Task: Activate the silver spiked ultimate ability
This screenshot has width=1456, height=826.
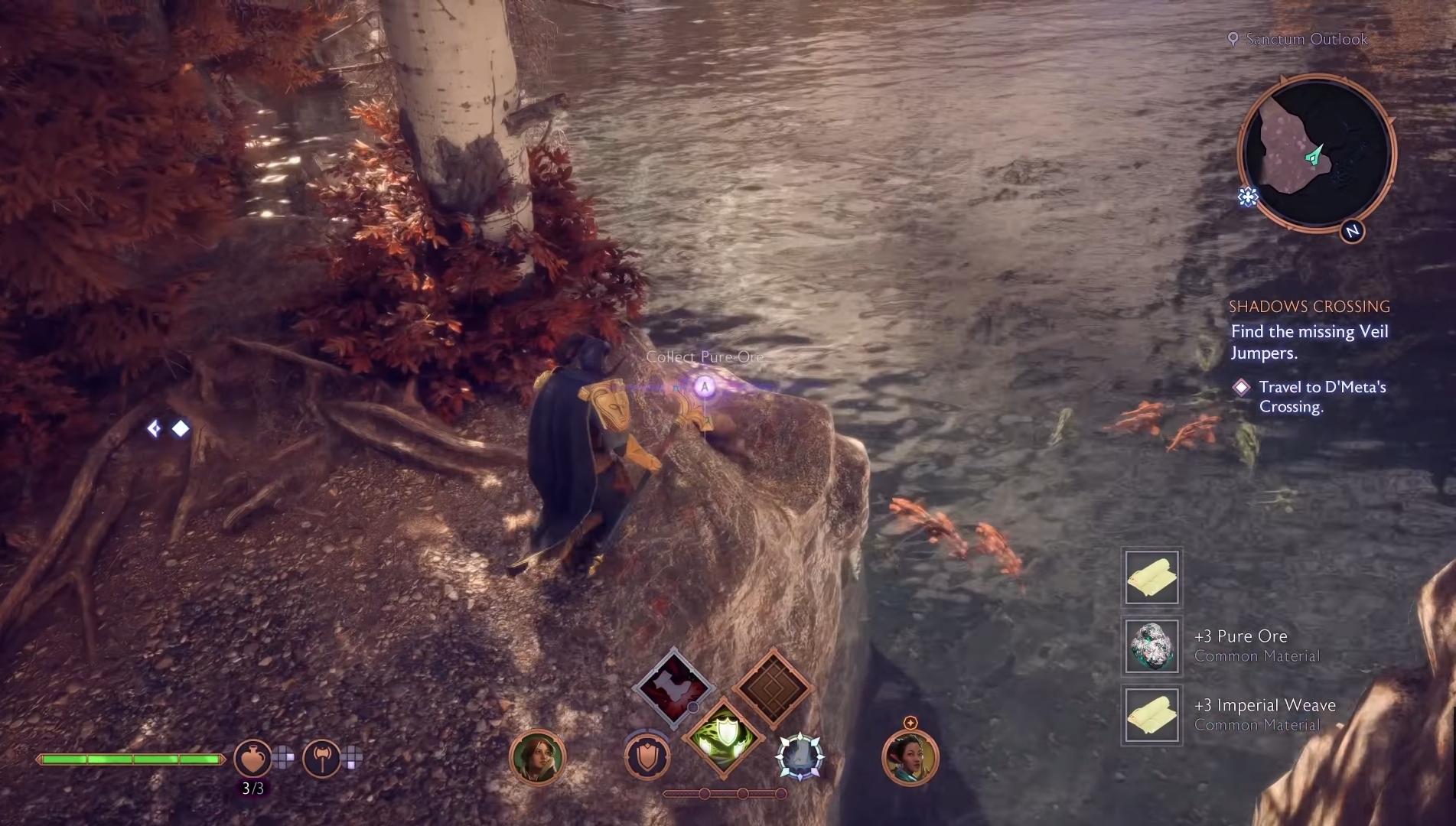Action: (800, 757)
